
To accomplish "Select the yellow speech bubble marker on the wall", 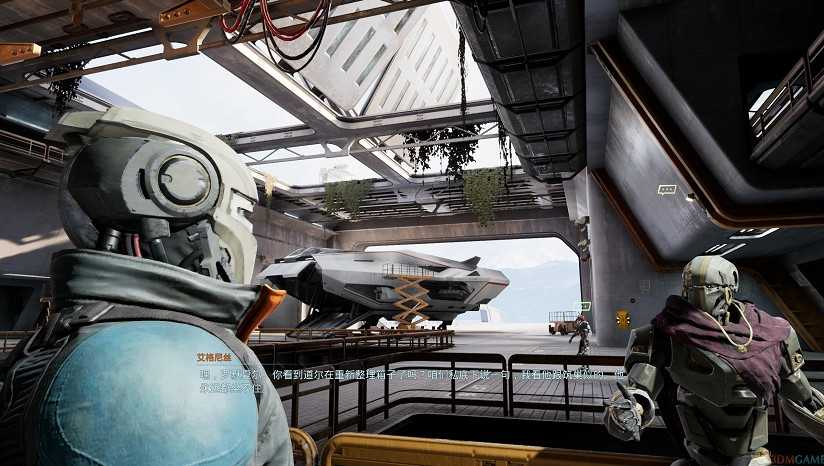I will click(x=666, y=189).
